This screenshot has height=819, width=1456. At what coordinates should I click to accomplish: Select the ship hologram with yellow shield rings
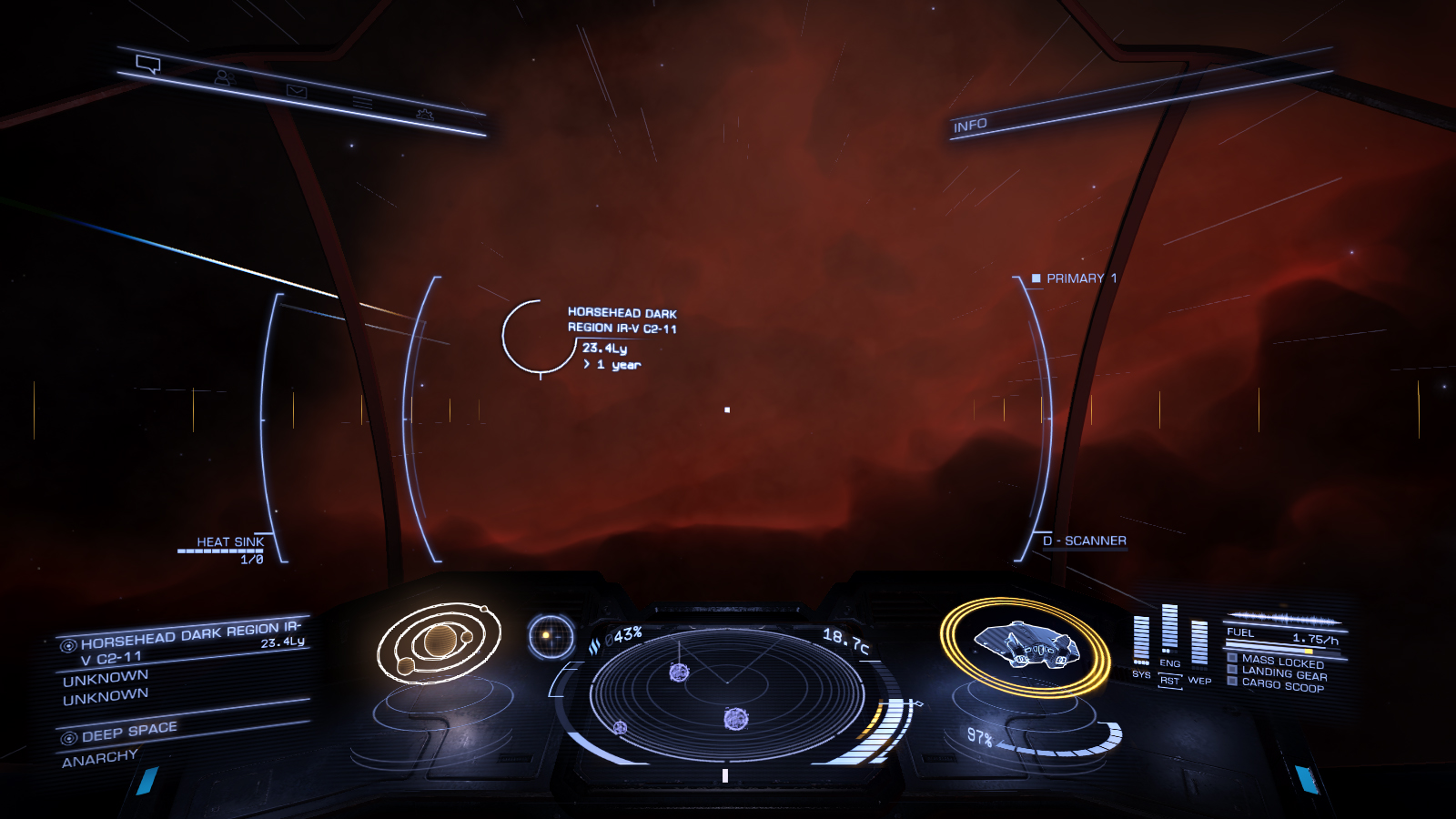[x=1026, y=646]
